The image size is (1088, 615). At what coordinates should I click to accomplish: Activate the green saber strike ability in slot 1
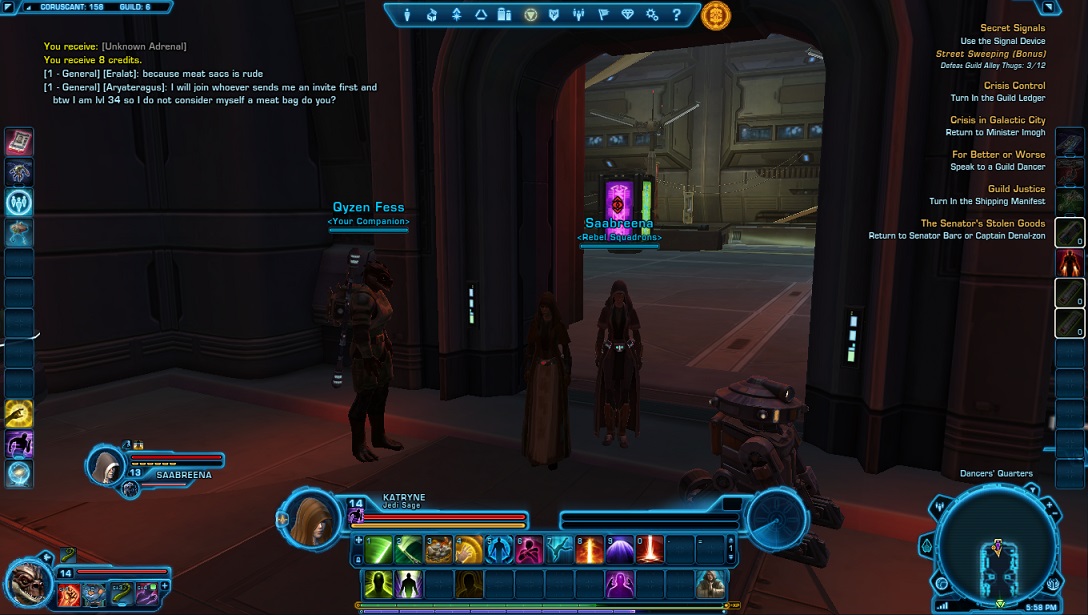381,549
